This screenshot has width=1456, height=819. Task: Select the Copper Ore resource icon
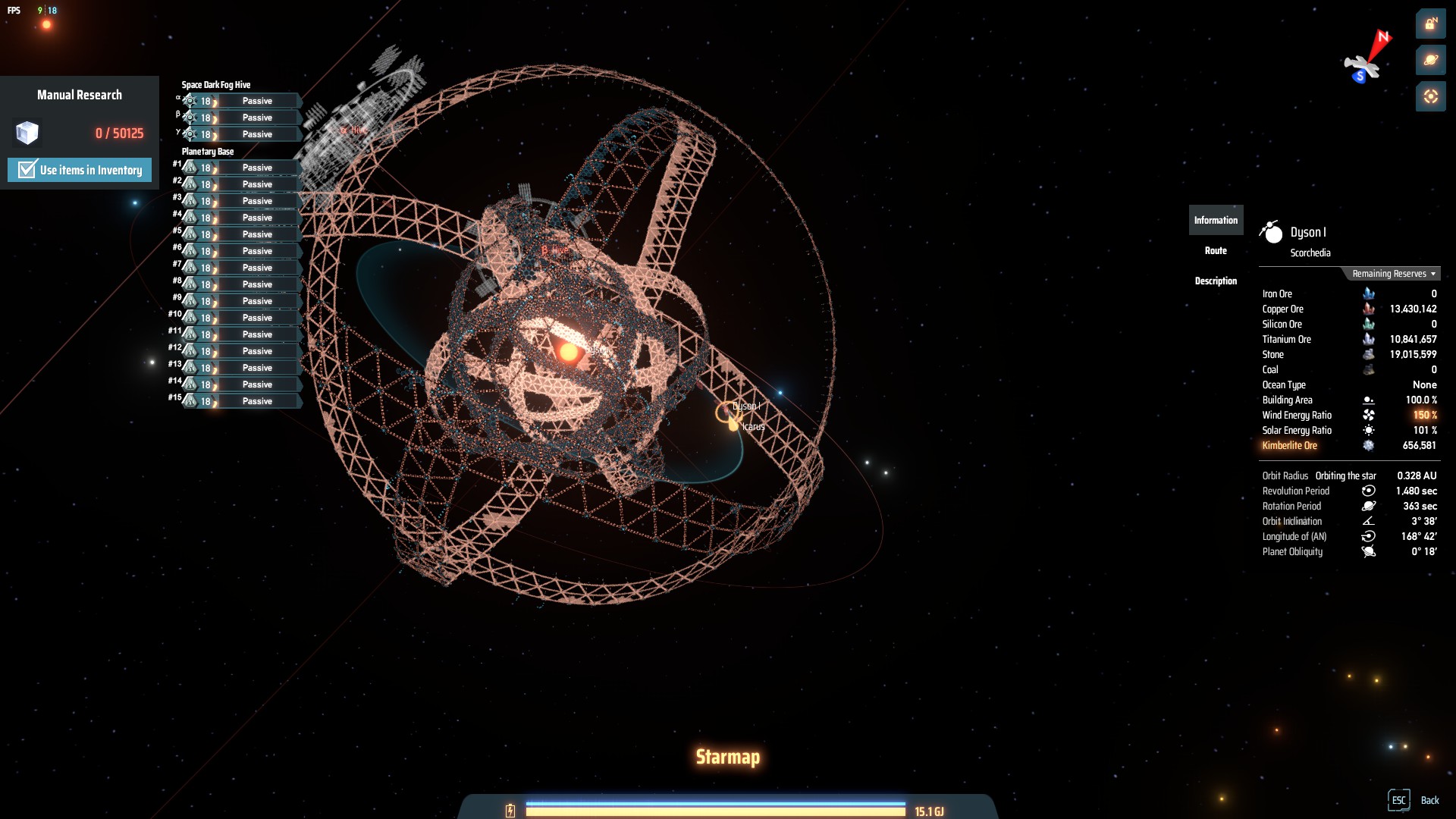(x=1369, y=309)
